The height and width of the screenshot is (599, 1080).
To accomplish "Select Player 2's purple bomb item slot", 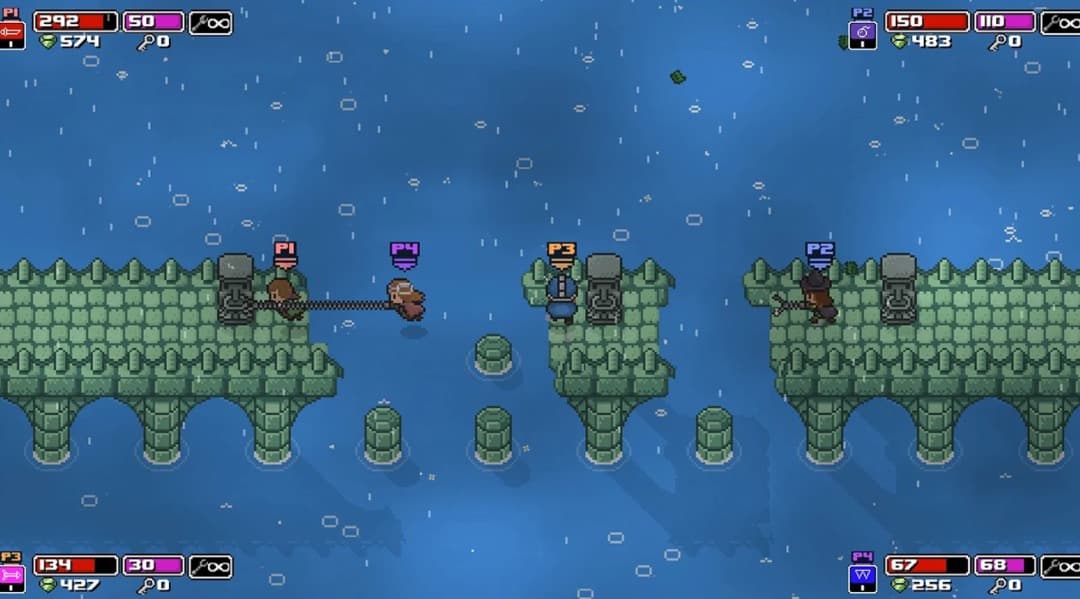I will coord(862,35).
